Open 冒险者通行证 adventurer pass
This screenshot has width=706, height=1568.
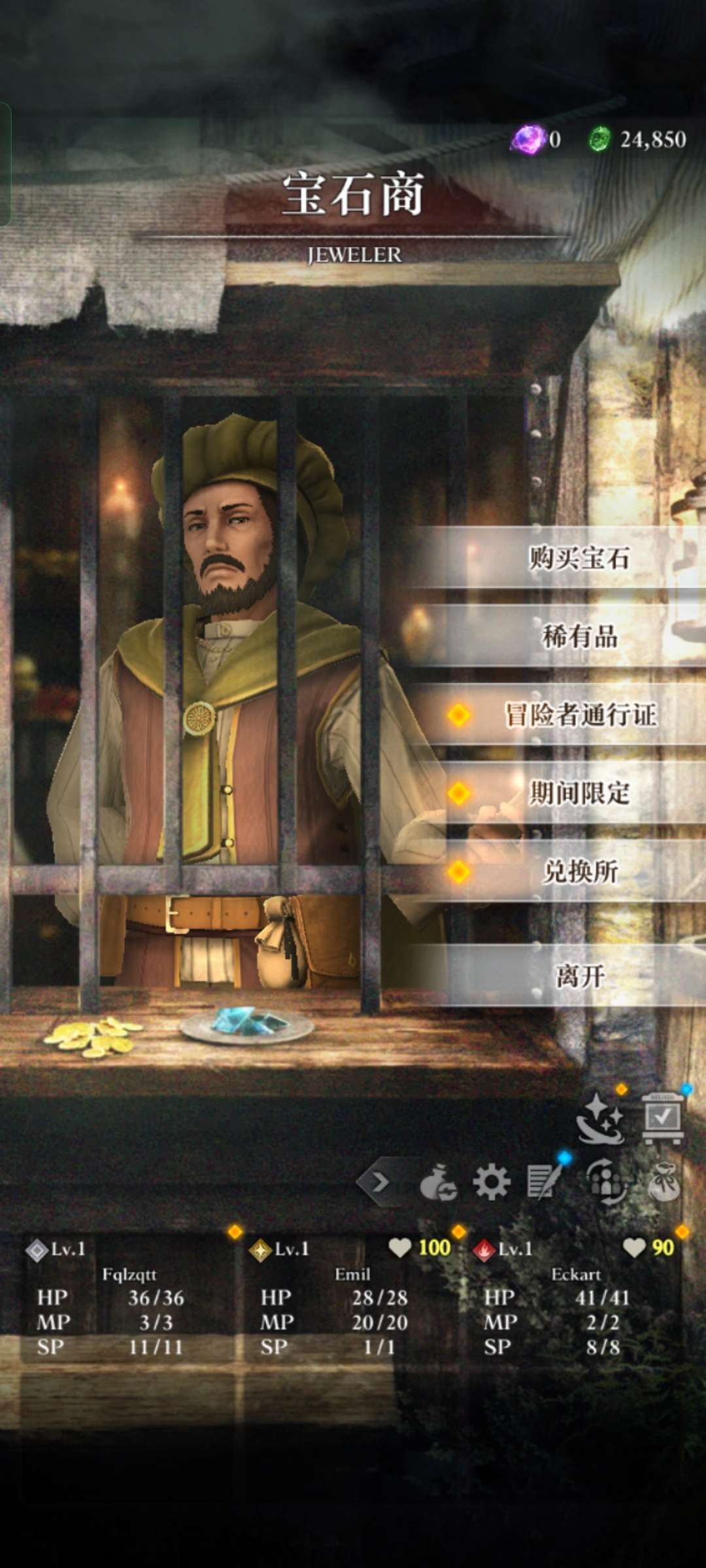[579, 715]
